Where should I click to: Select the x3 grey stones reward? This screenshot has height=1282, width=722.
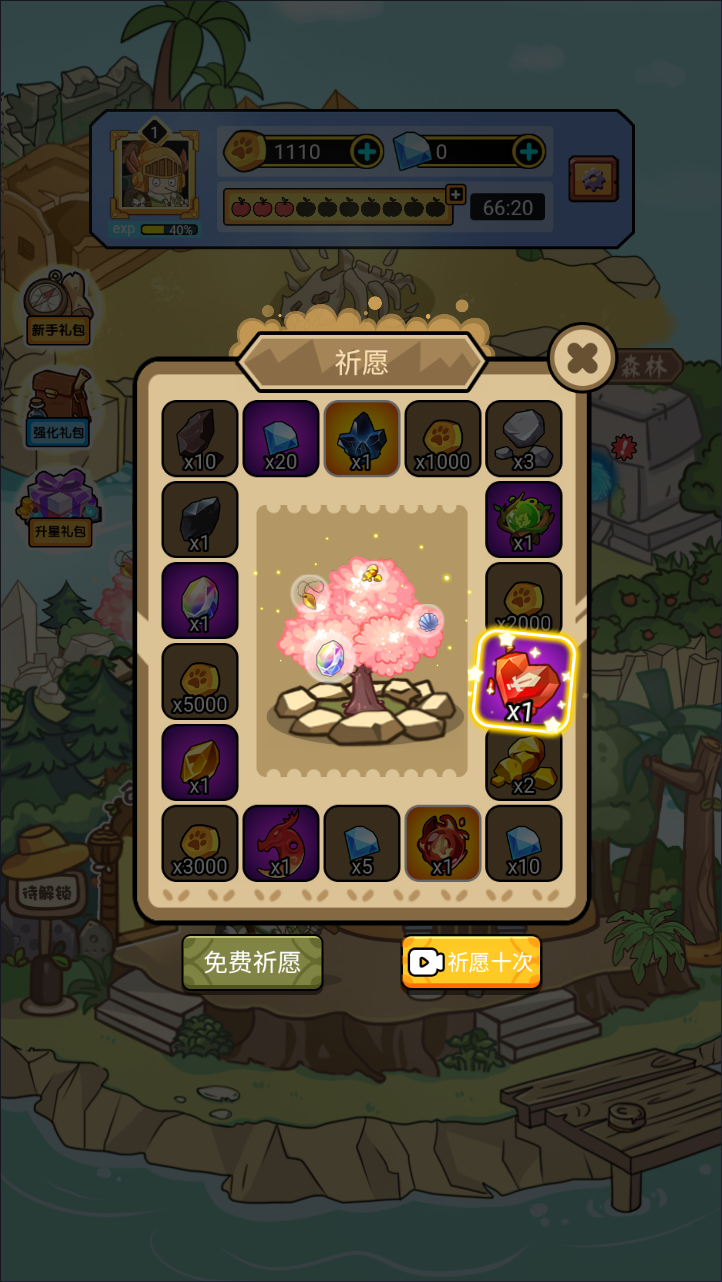click(x=524, y=438)
